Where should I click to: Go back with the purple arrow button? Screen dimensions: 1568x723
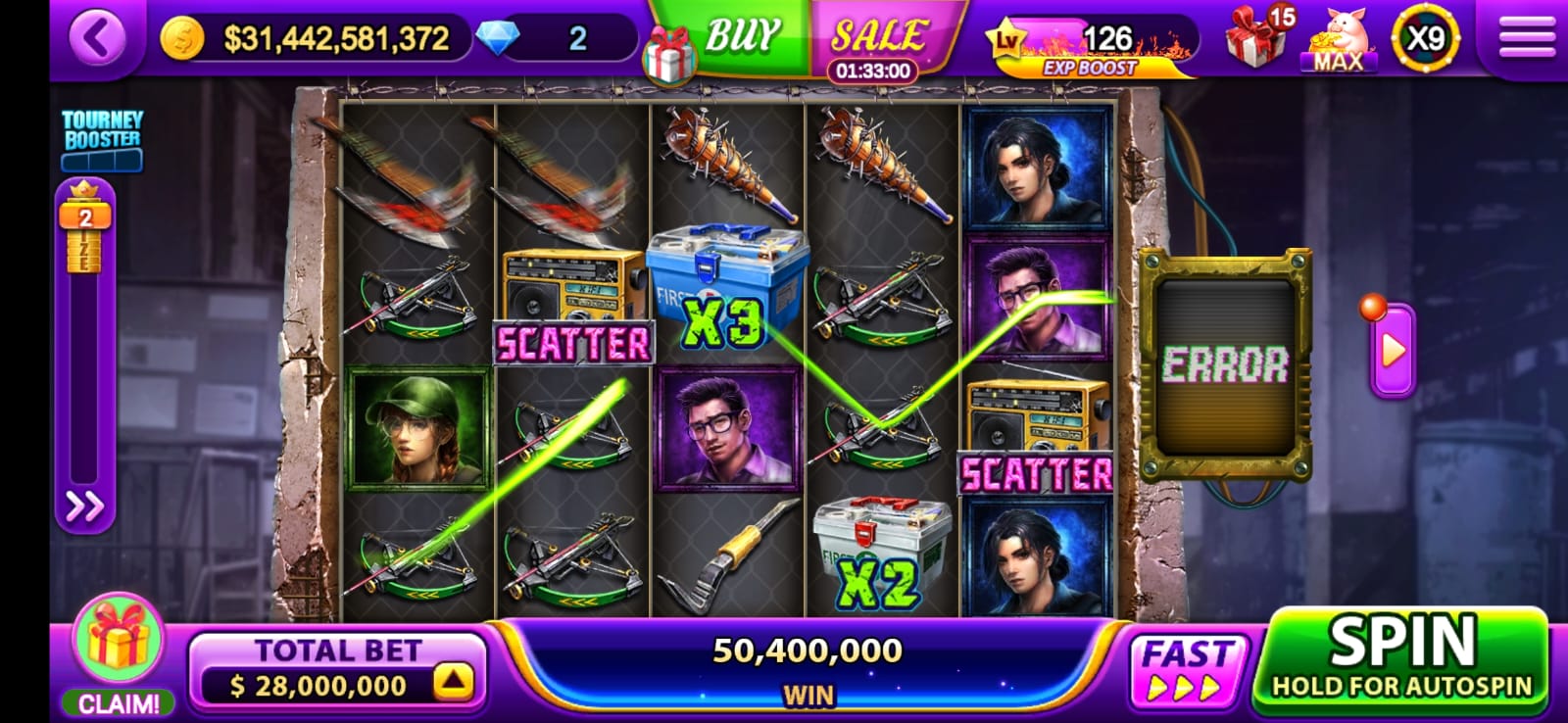coord(97,39)
